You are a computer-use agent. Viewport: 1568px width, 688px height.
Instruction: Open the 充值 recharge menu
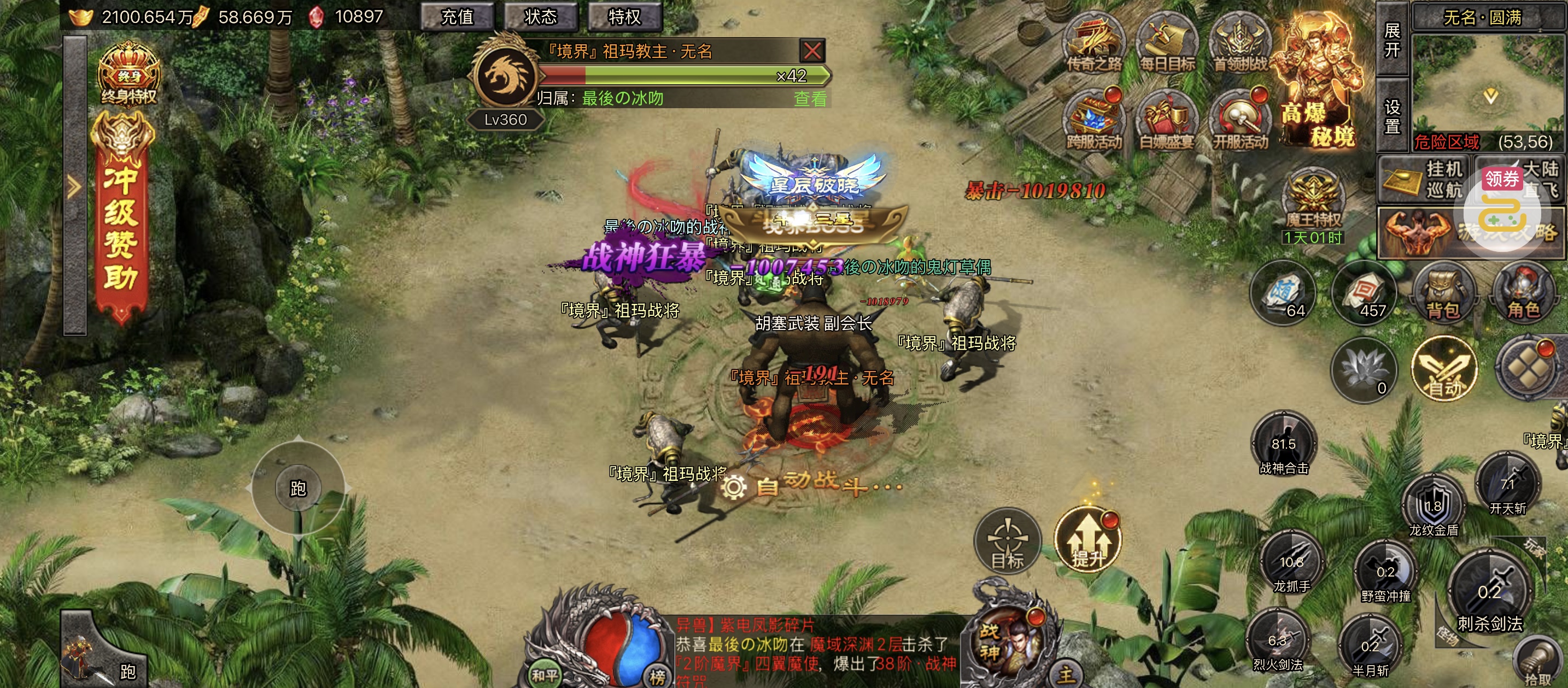click(x=457, y=16)
